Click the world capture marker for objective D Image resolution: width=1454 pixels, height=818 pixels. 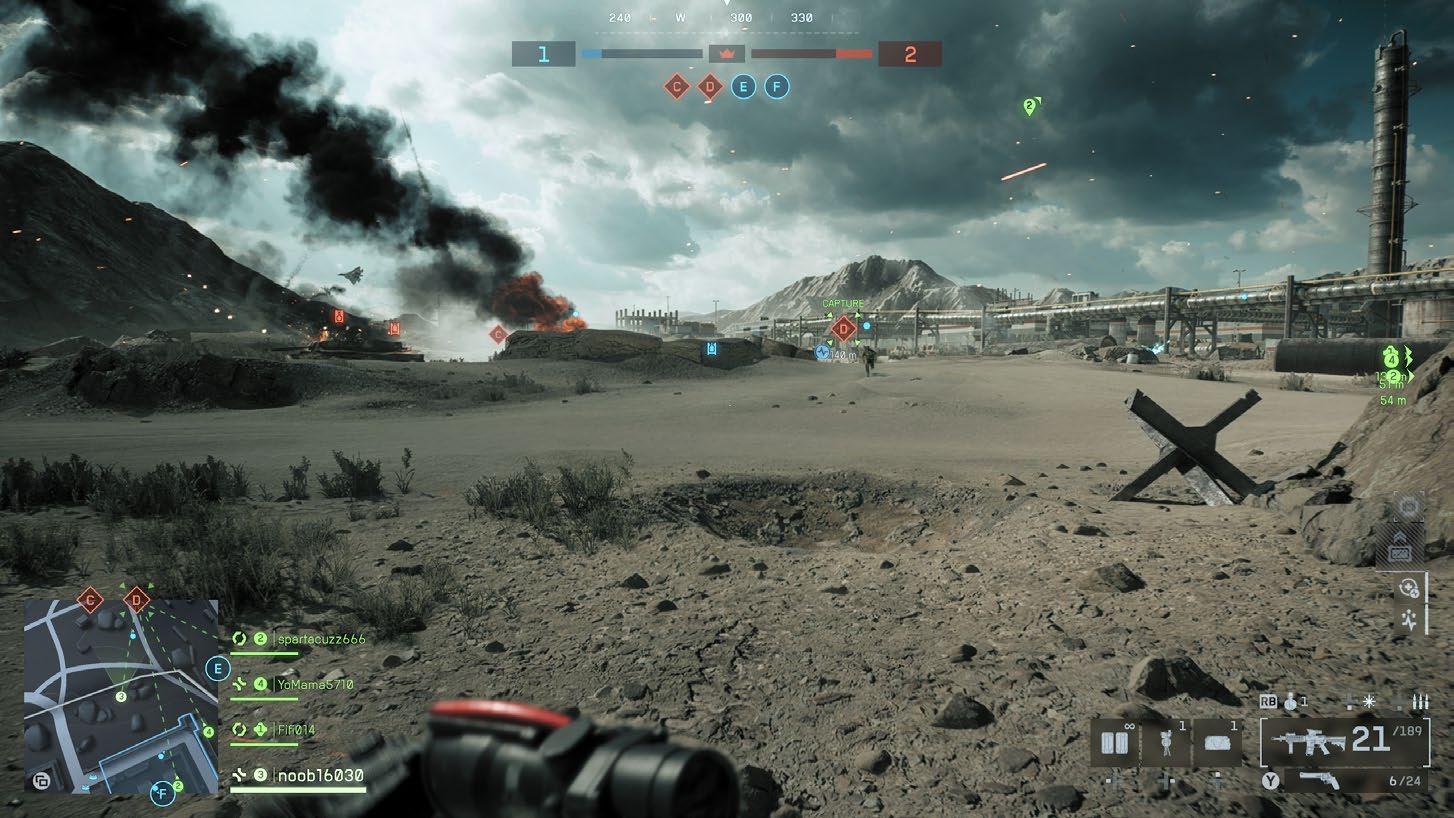point(843,328)
